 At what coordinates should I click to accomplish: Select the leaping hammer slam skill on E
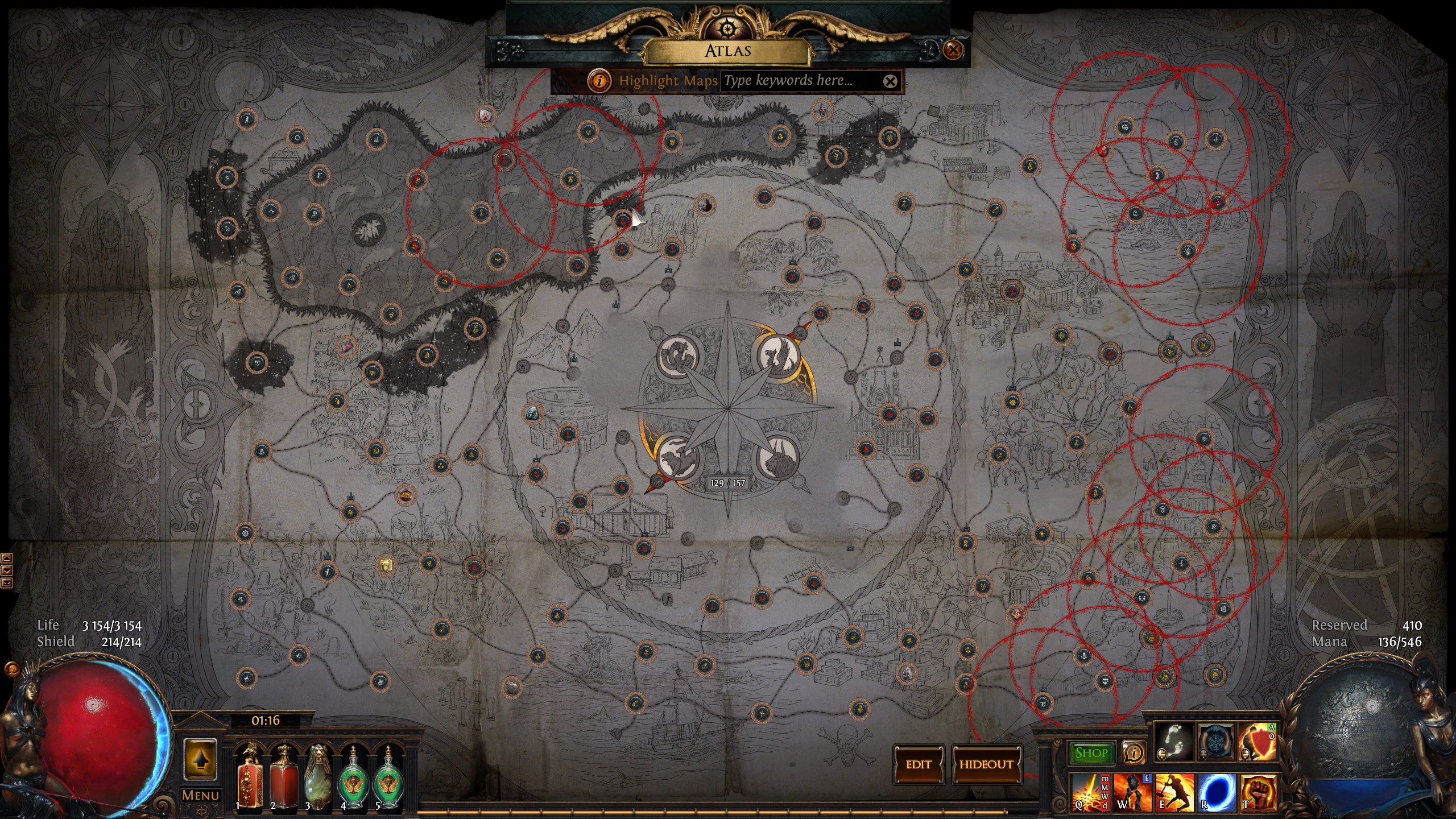(x=1174, y=792)
